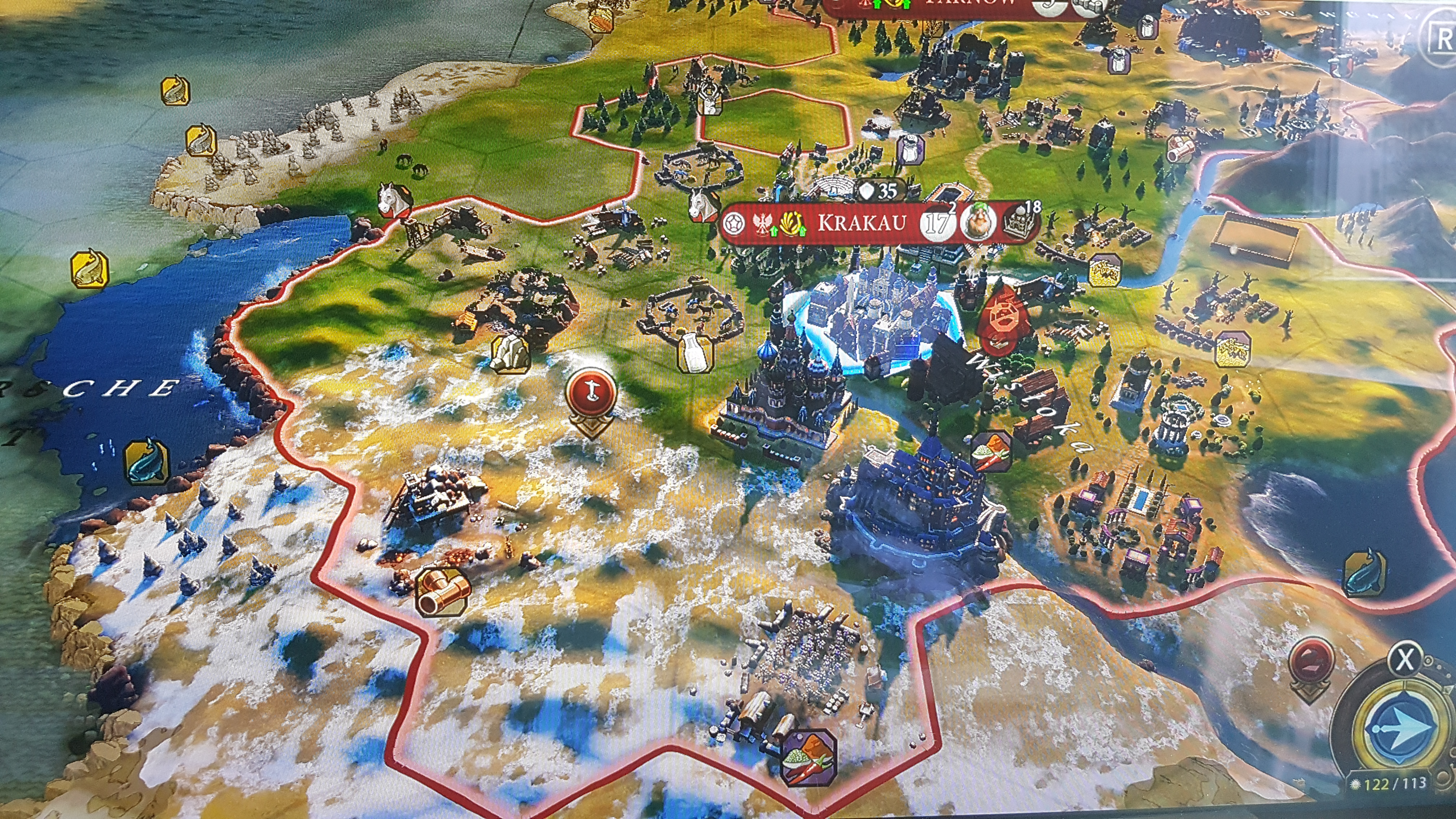The image size is (1456, 819).
Task: Select the Krakau city banner name
Action: (x=862, y=223)
